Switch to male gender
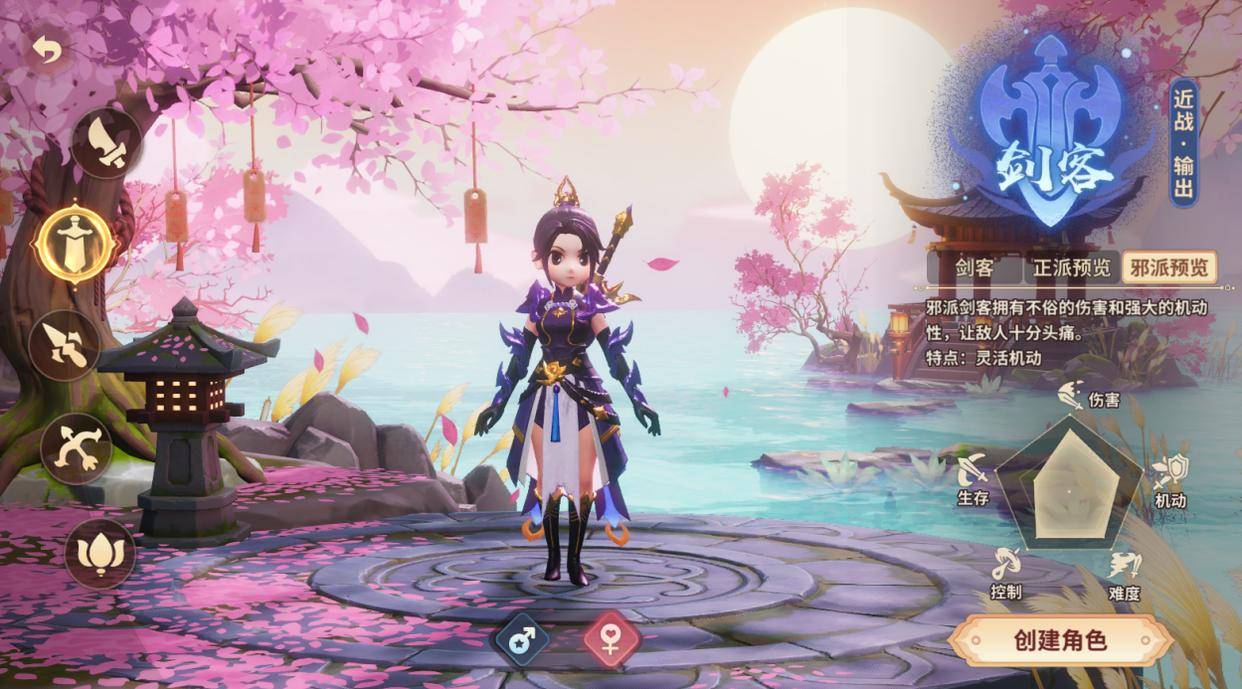The width and height of the screenshot is (1242, 689). pyautogui.click(x=522, y=639)
